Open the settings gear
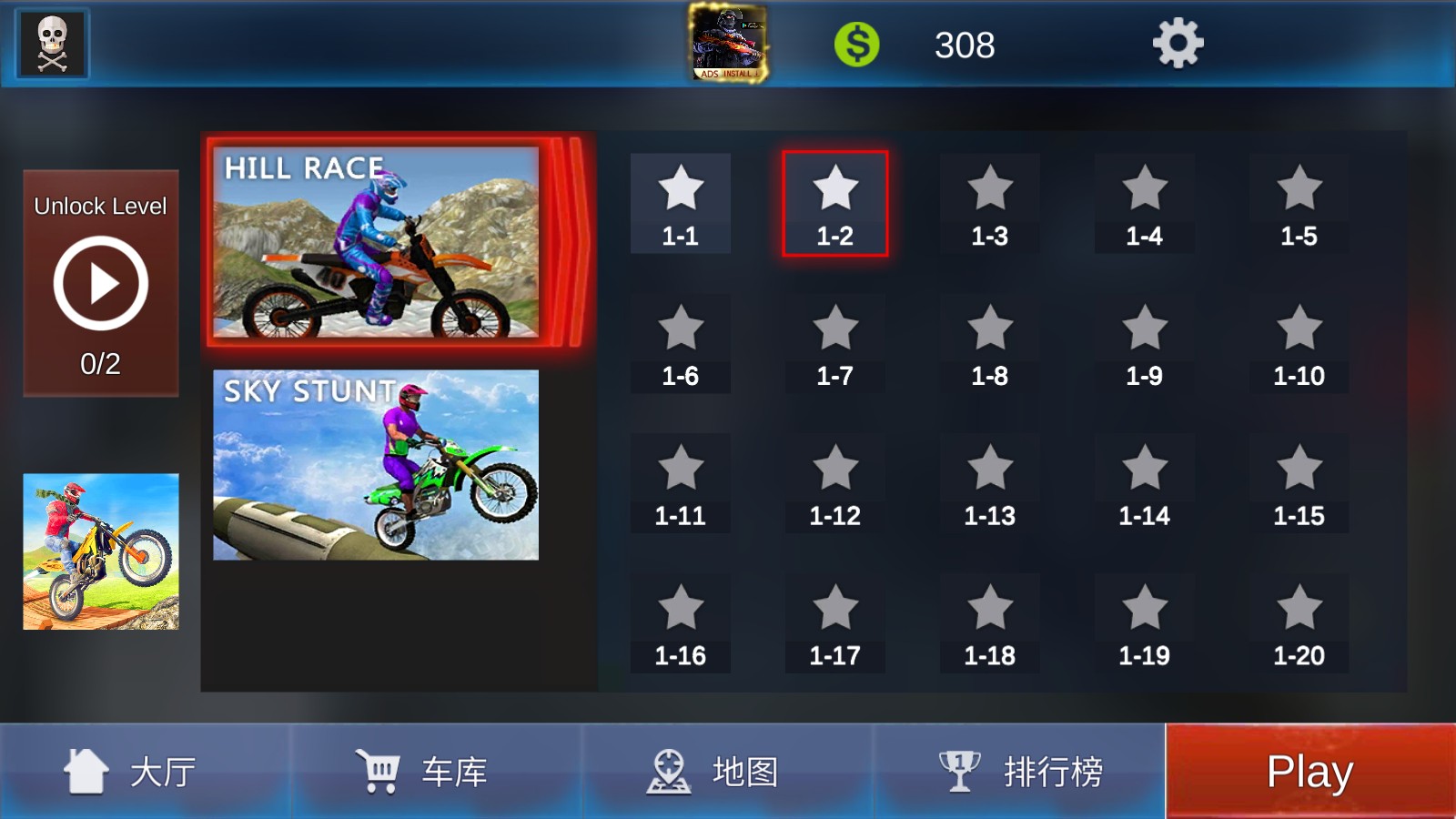 point(1178,44)
